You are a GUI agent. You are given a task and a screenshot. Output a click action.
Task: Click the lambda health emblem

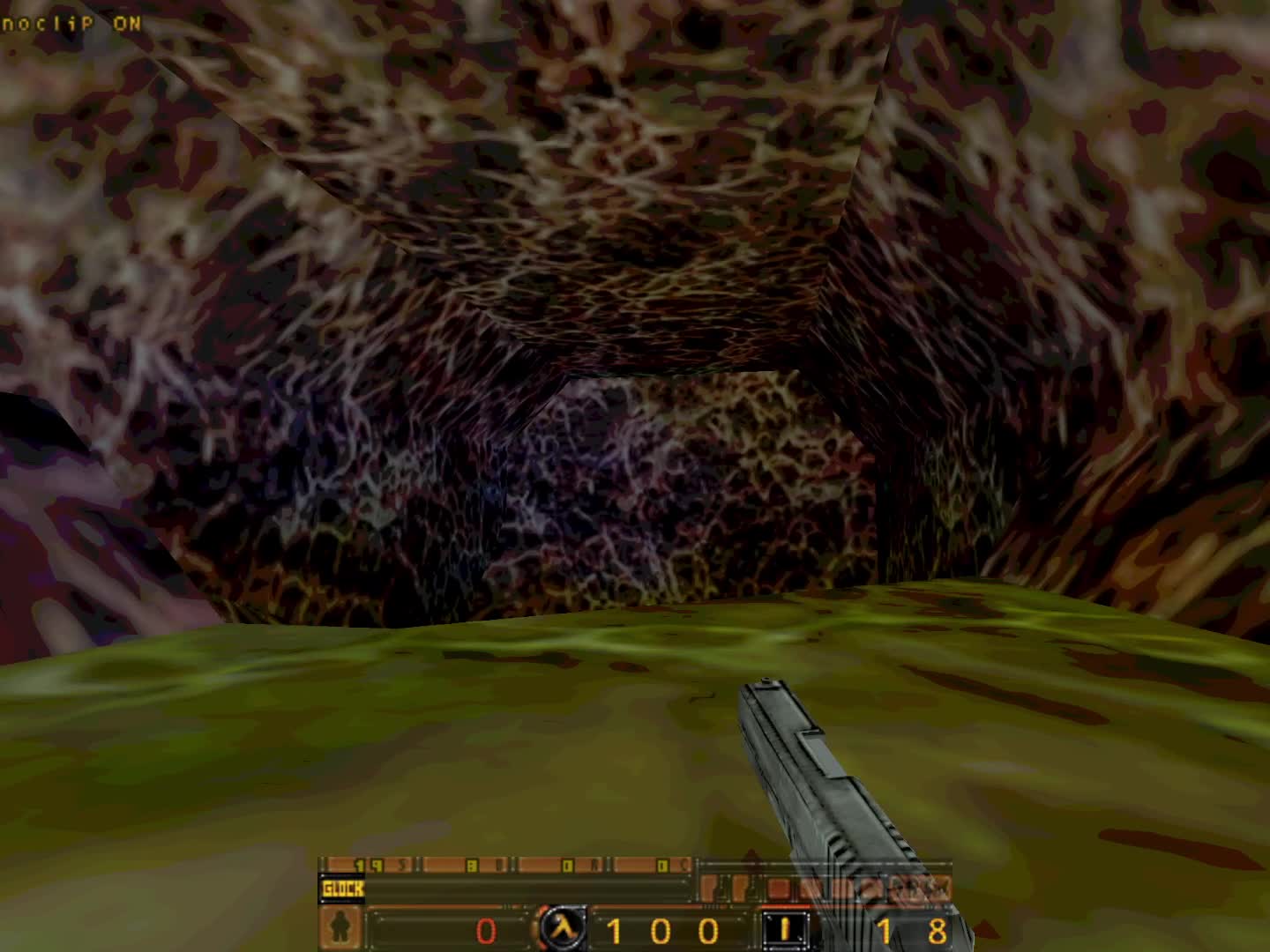[x=562, y=928]
